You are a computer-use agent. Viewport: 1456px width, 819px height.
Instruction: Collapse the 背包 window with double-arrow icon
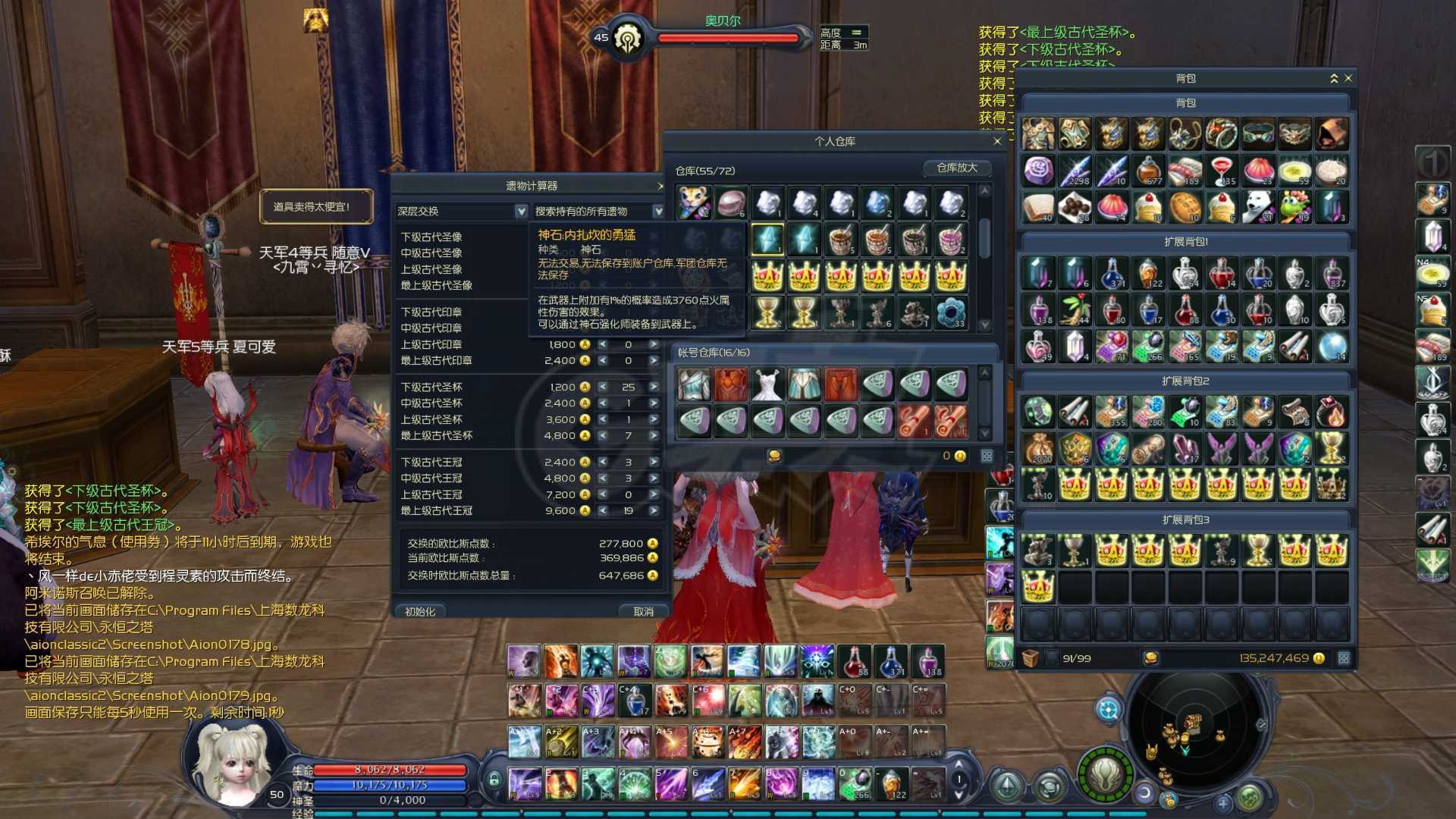point(1334,78)
